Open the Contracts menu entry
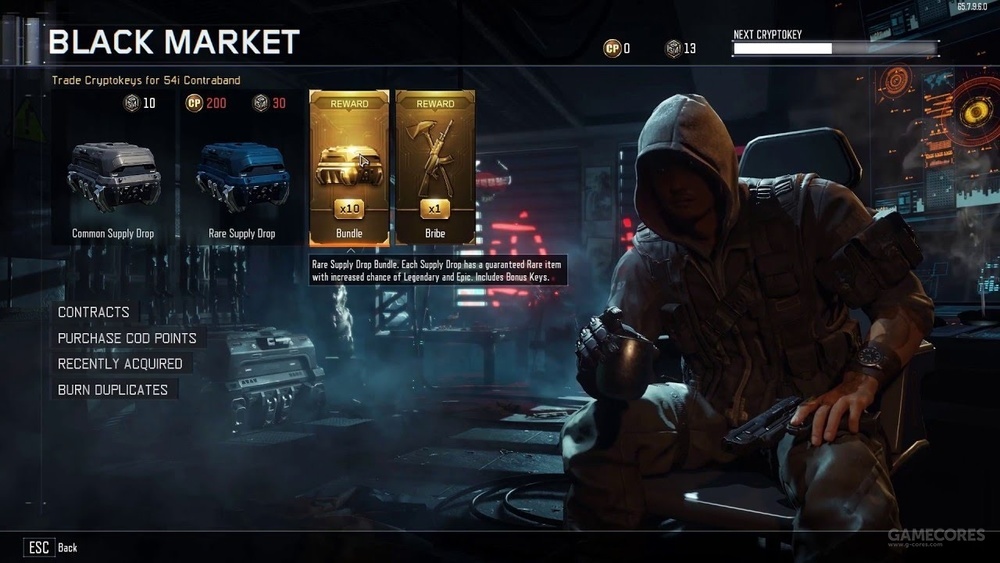This screenshot has height=563, width=1000. click(93, 312)
